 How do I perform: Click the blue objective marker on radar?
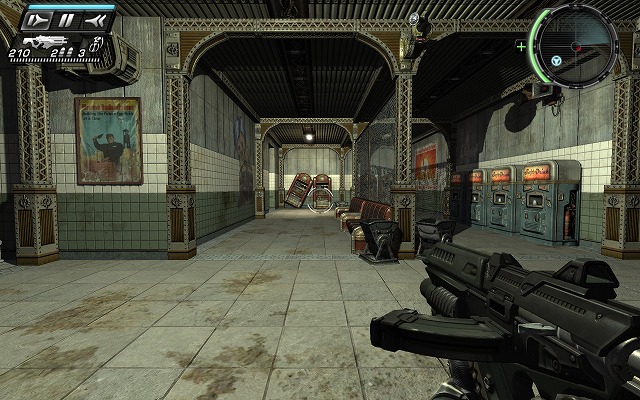coord(556,61)
